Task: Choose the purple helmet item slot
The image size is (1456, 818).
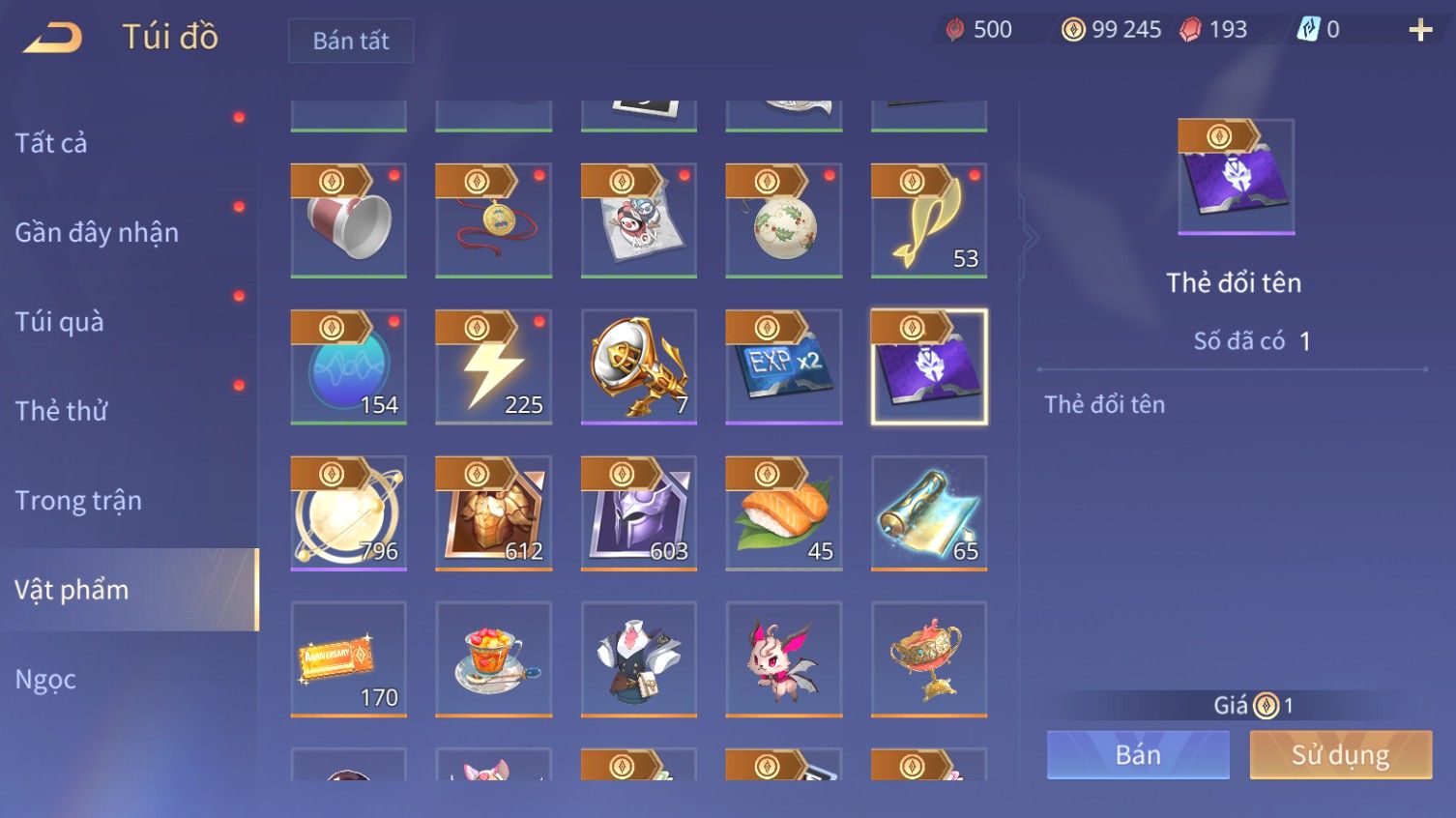Action: [x=639, y=512]
